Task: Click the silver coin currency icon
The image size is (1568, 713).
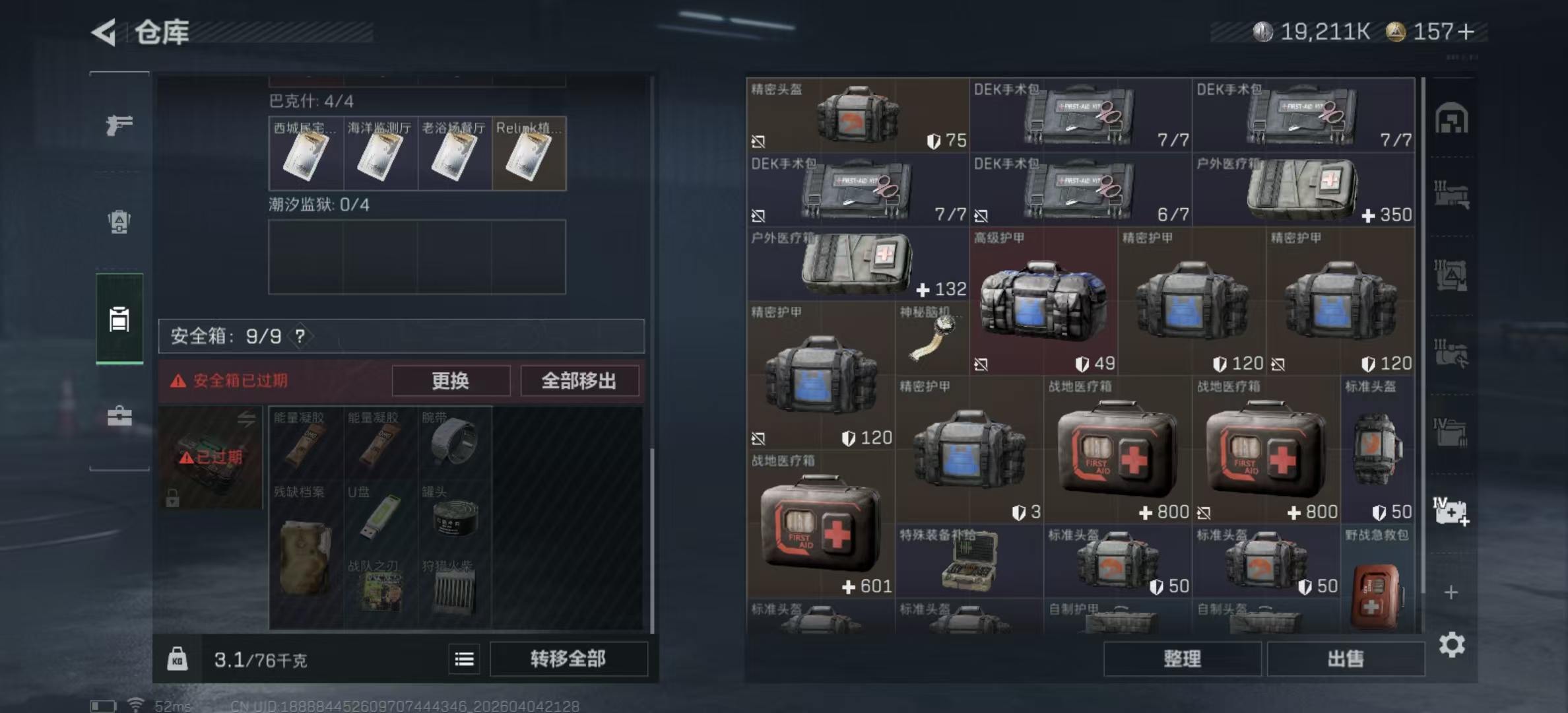Action: (1262, 29)
